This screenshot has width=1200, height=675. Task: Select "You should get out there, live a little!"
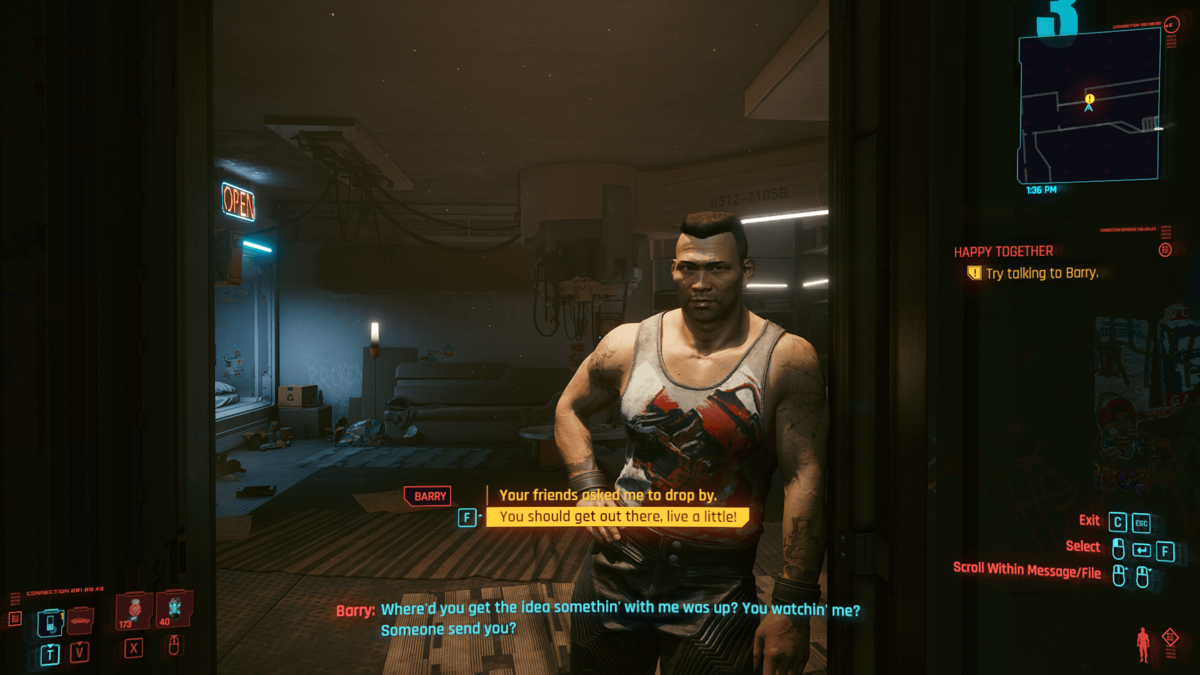tap(617, 517)
